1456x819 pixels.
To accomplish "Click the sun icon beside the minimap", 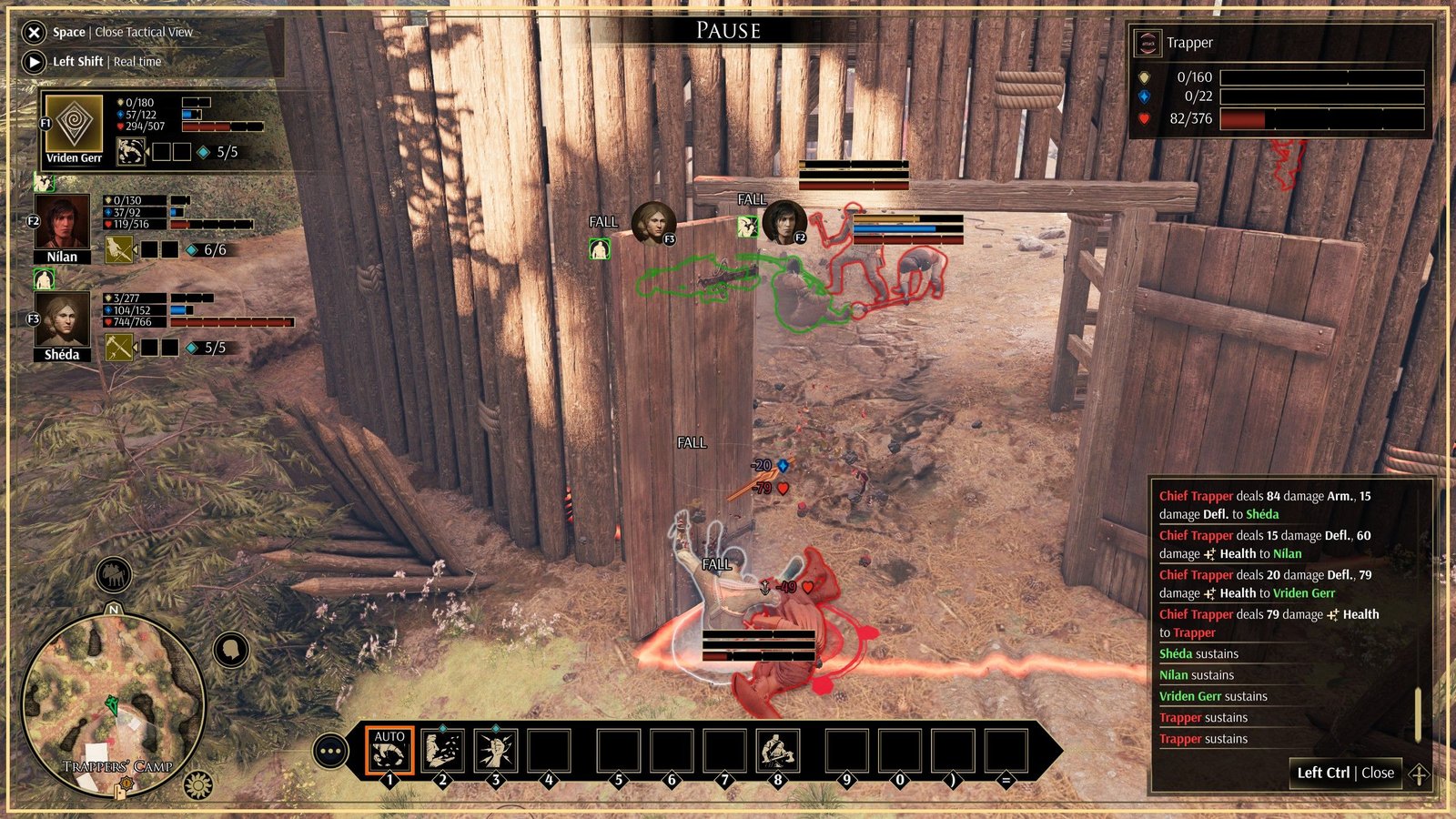I will point(197,784).
